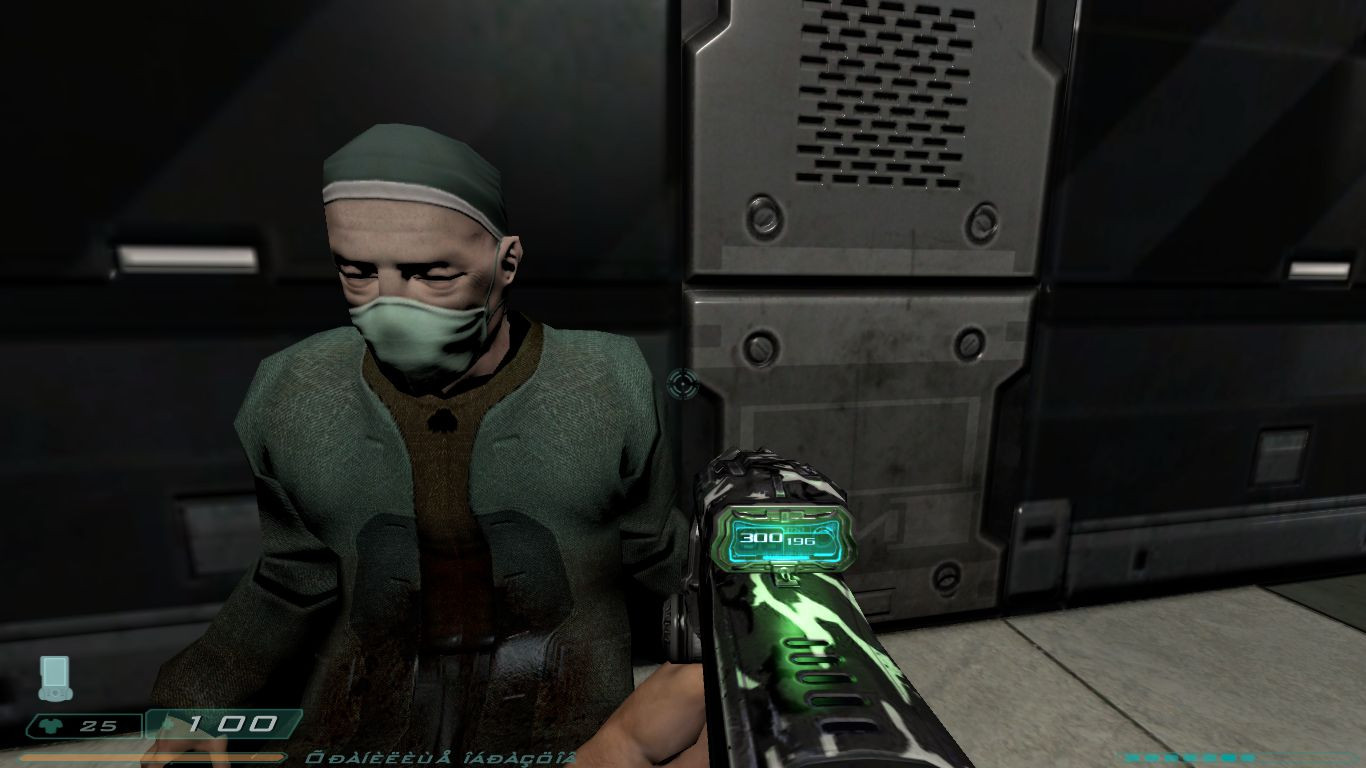Click the PDA icon in the HUD
Image resolution: width=1366 pixels, height=768 pixels.
pos(55,678)
